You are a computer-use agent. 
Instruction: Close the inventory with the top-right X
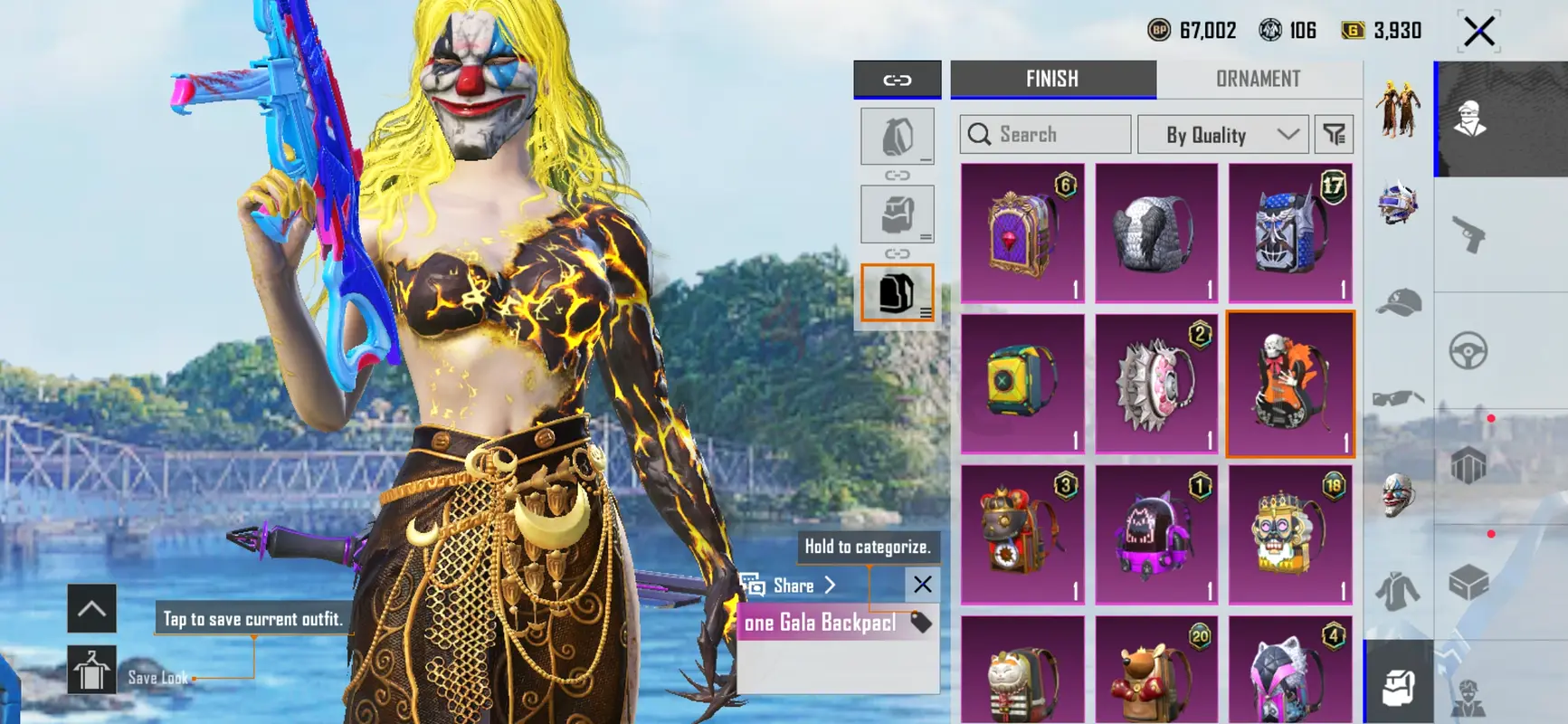click(x=1479, y=32)
